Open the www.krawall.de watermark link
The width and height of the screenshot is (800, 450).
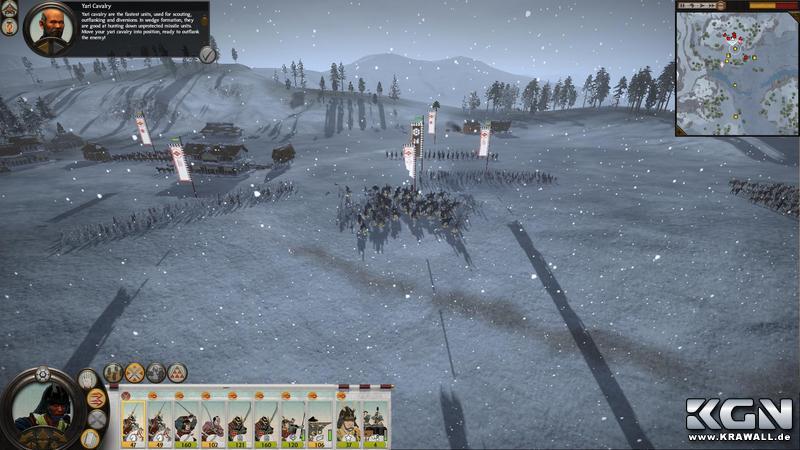click(x=739, y=438)
